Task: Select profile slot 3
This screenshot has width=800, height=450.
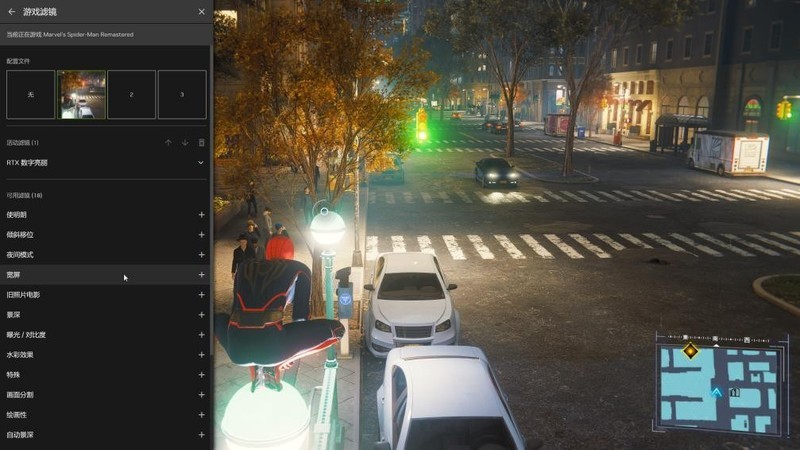Action: pos(181,94)
